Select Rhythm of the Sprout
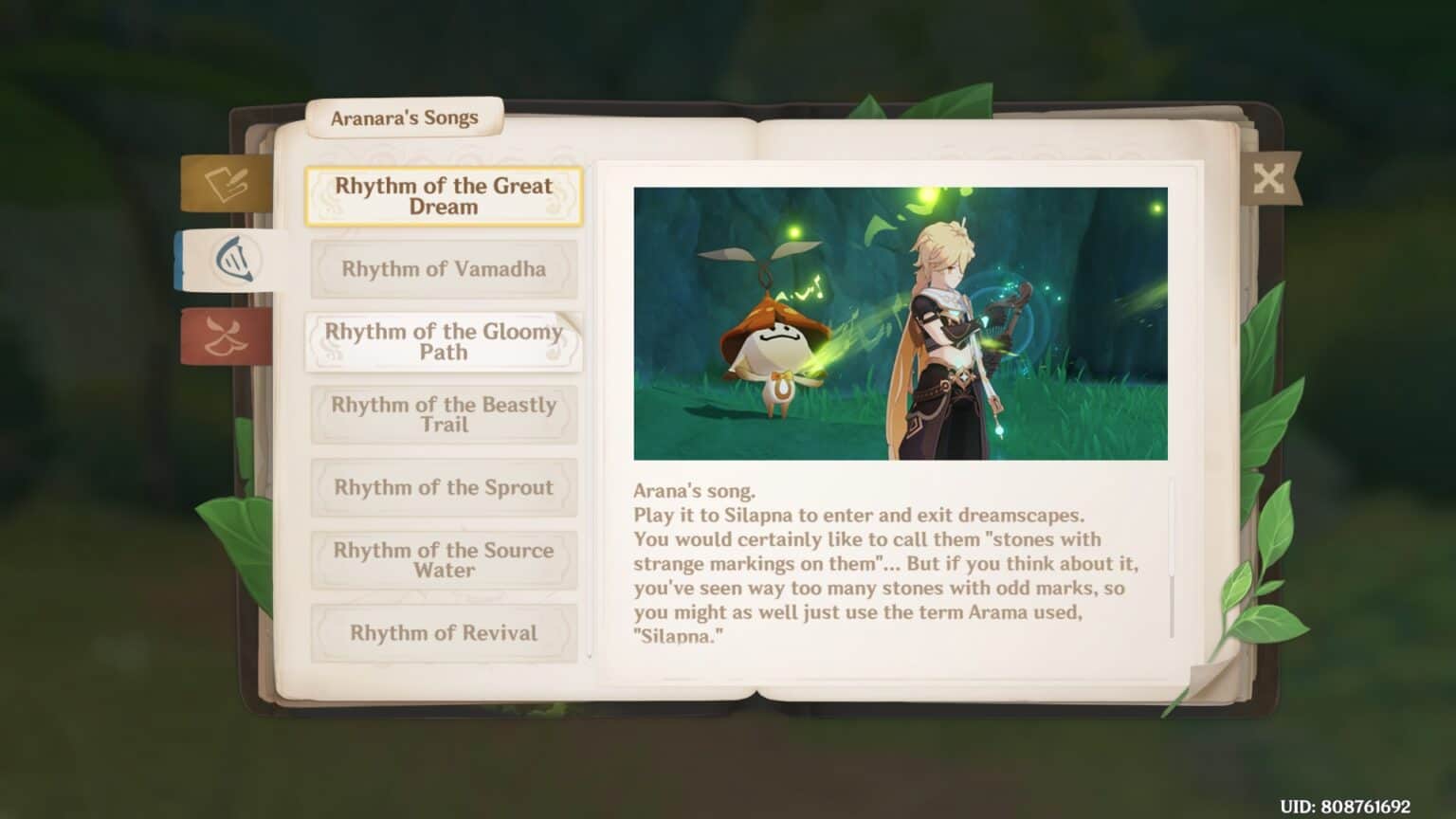 click(x=444, y=488)
